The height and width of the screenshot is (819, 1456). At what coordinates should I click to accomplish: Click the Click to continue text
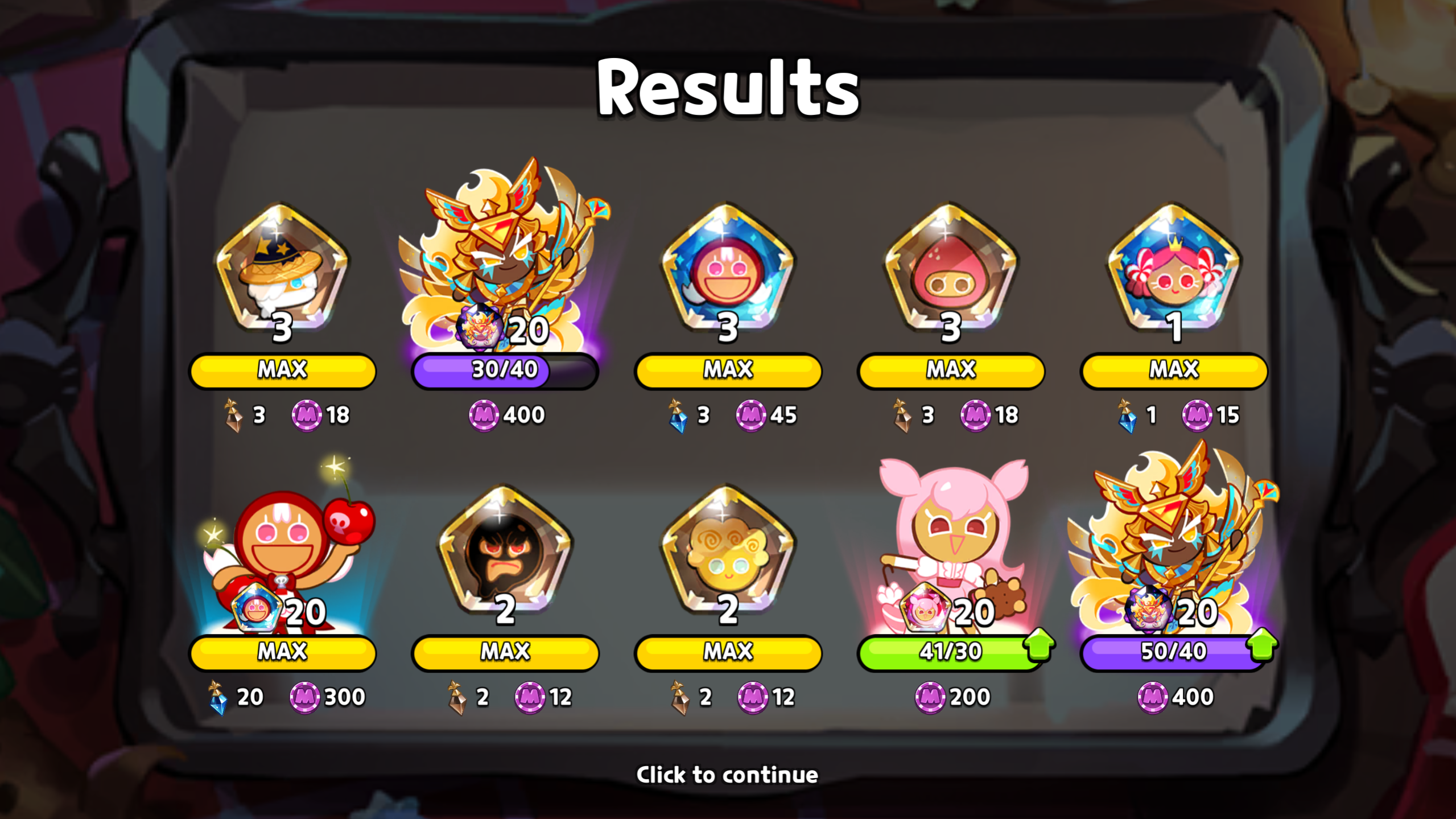(728, 774)
